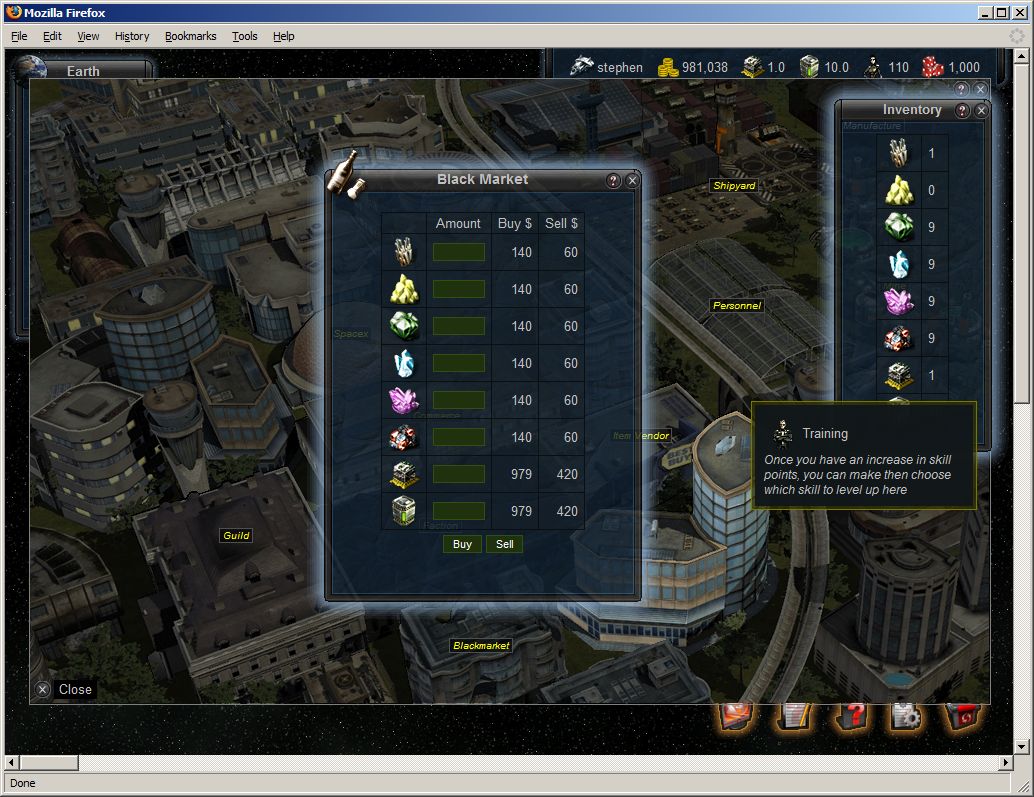Select amount field for yellow crystal pile
The width and height of the screenshot is (1034, 797).
coord(459,289)
